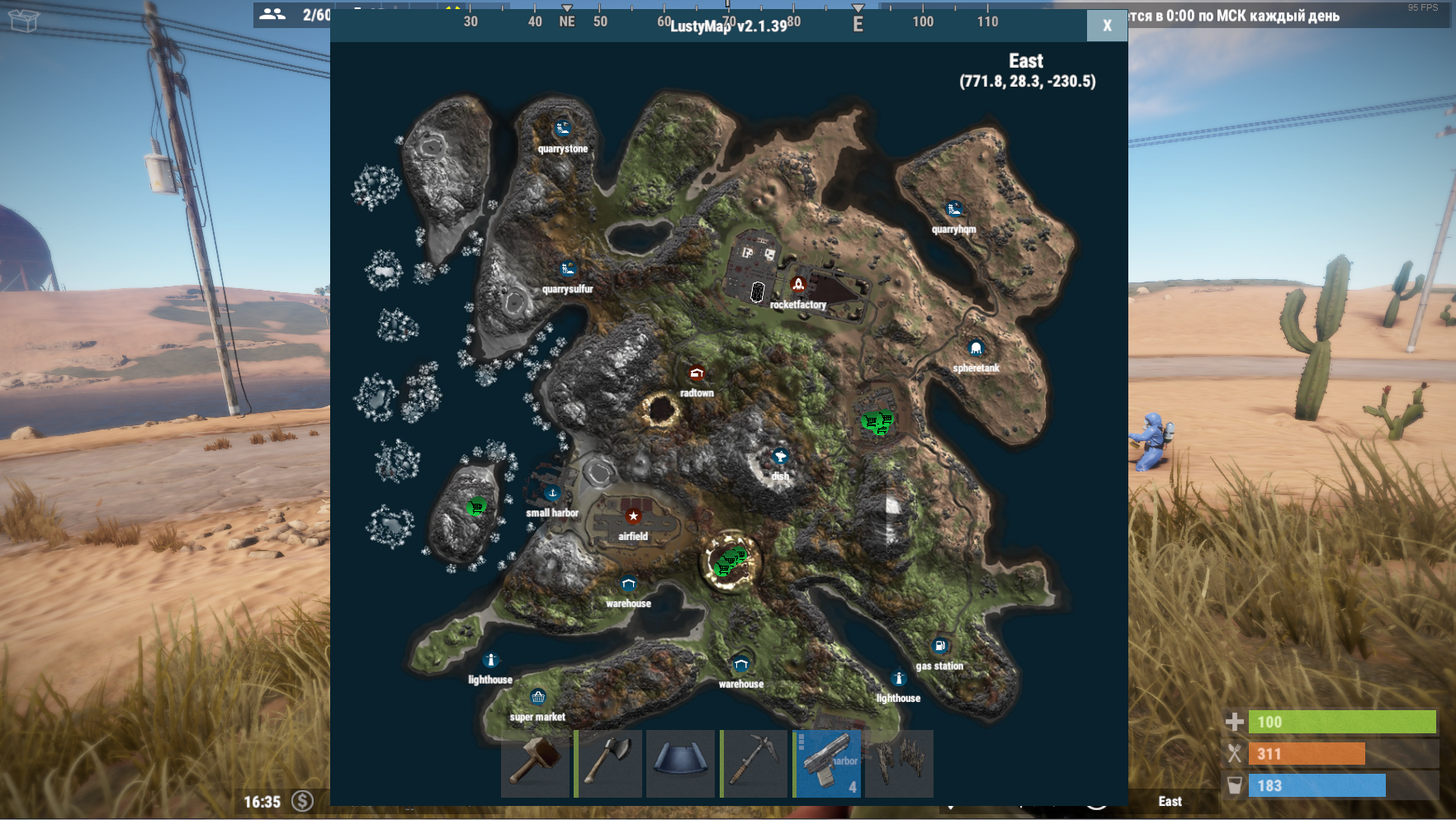Select the hammer hotbar slot
1456x820 pixels.
coord(535,762)
